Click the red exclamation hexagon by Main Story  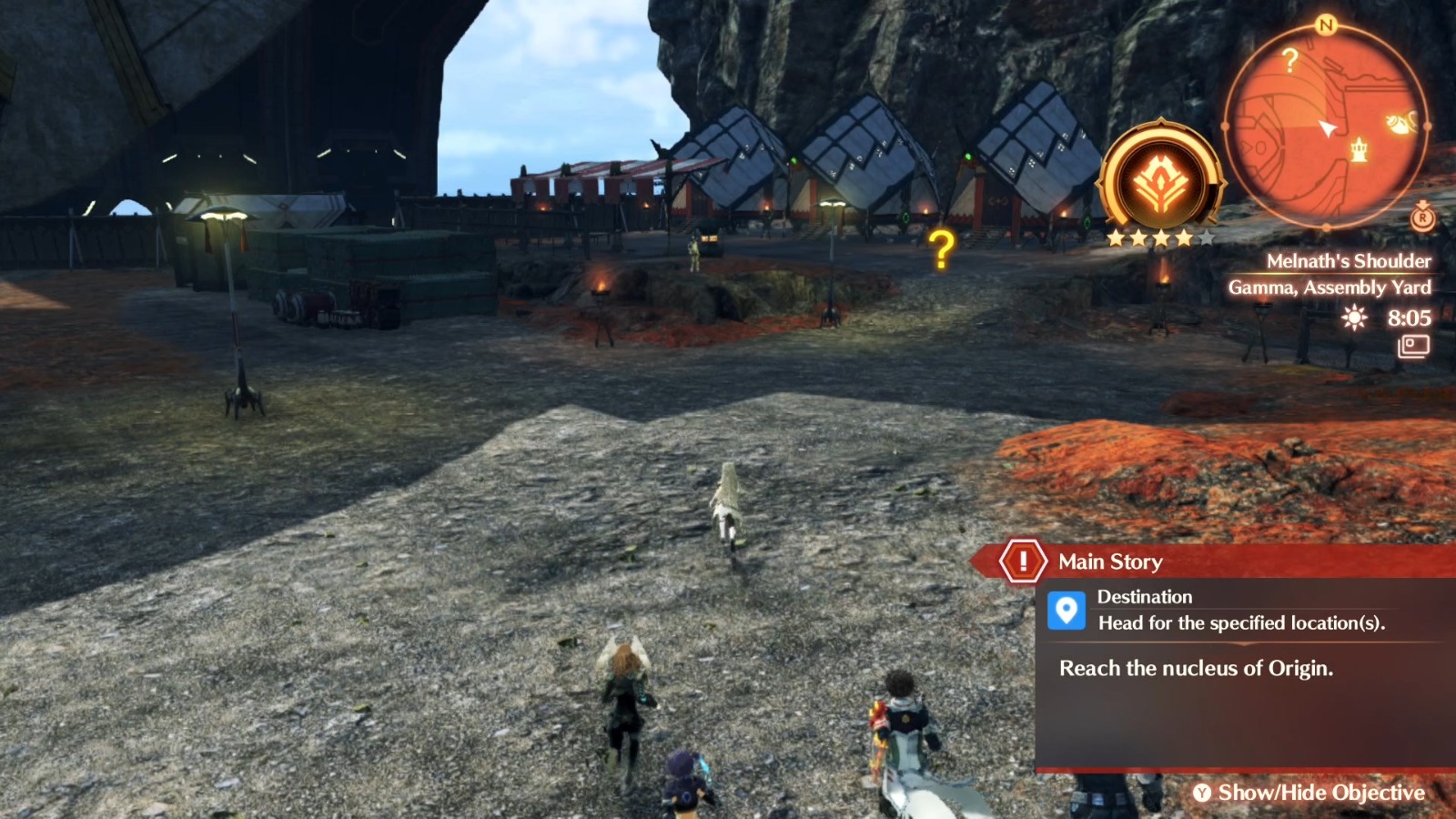tap(1023, 561)
